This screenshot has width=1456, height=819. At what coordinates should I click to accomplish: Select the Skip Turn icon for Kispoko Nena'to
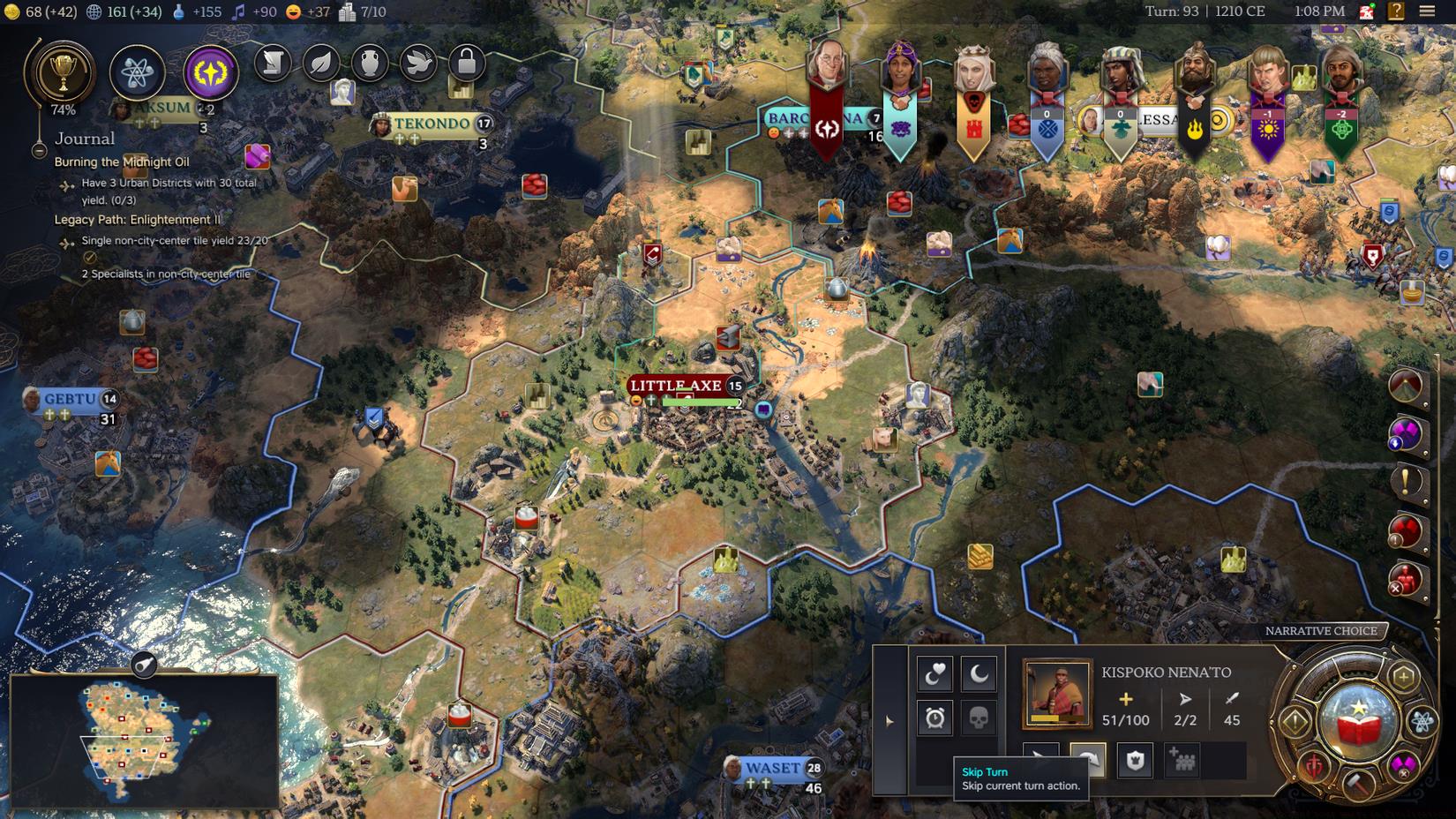coord(1087,761)
